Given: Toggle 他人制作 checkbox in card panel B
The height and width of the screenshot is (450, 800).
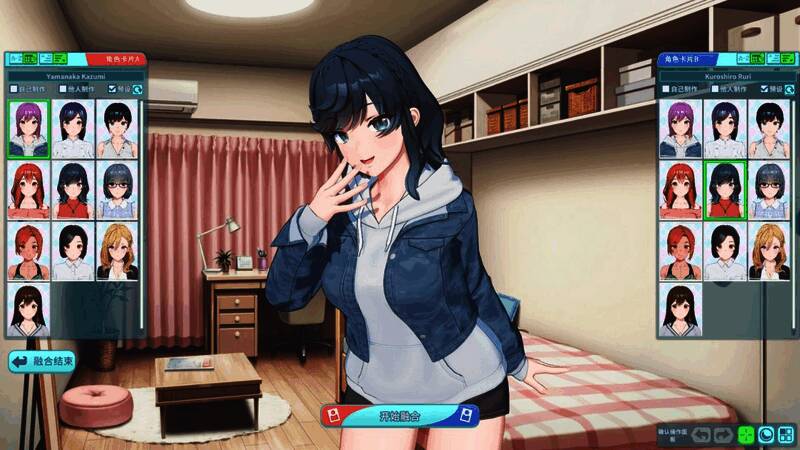Looking at the screenshot, I should click(x=715, y=89).
